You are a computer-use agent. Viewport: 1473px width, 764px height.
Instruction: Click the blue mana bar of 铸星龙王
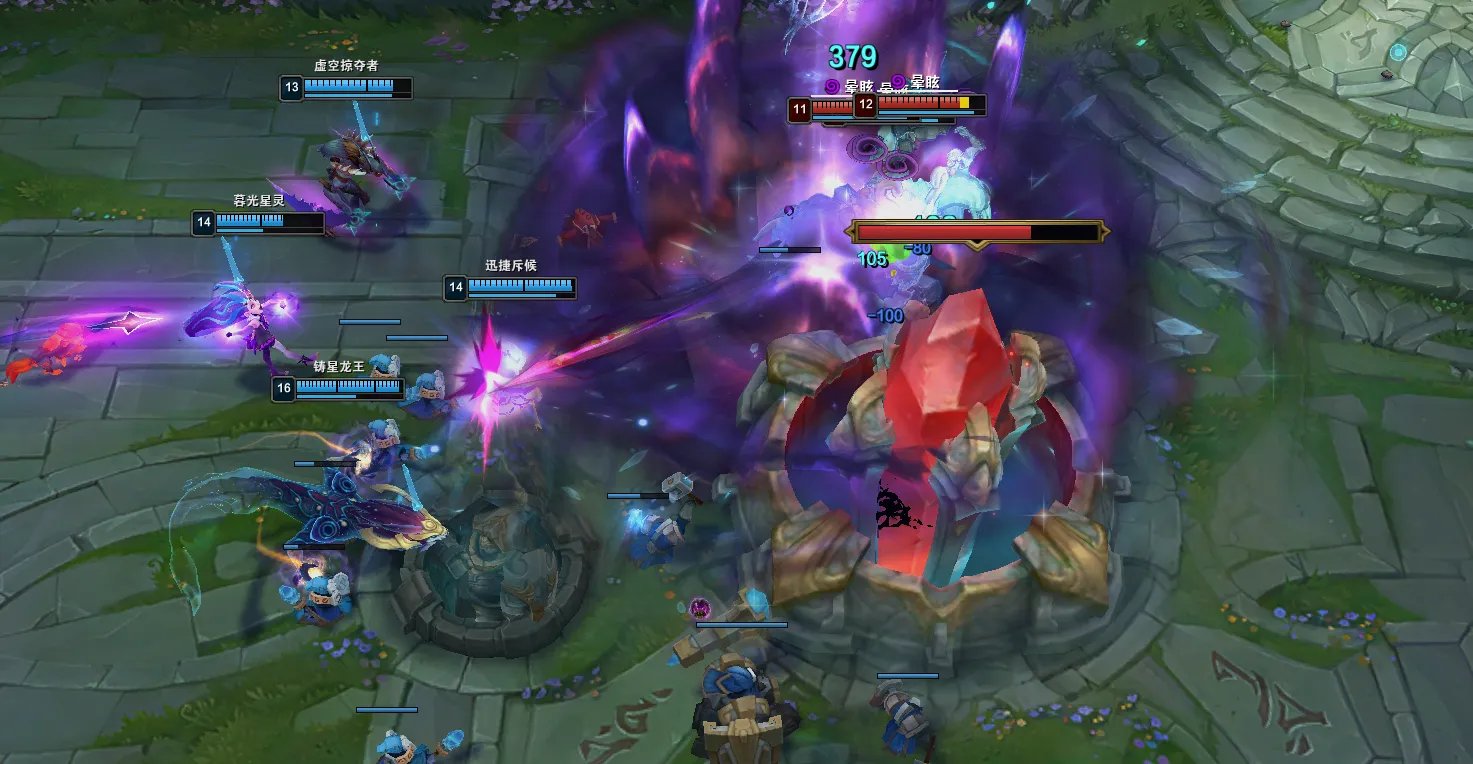pyautogui.click(x=350, y=395)
